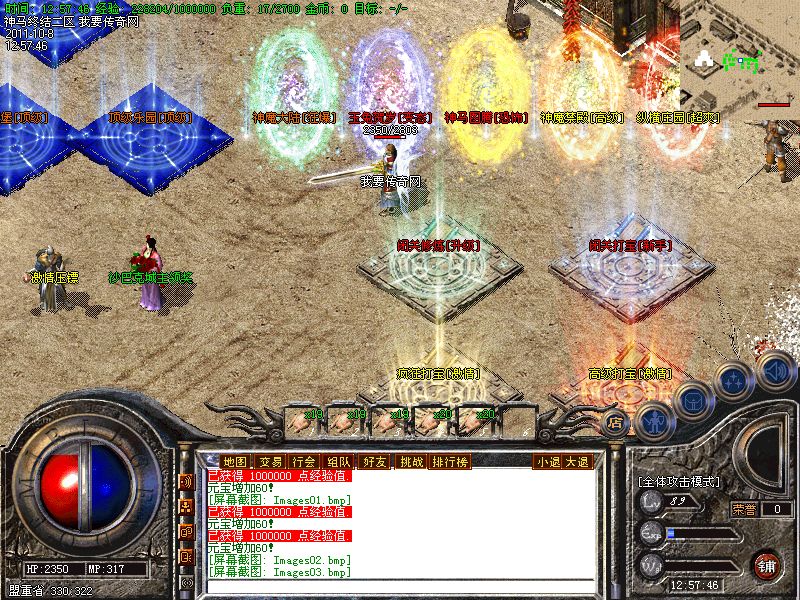Image resolution: width=800 pixels, height=600 pixels.
Task: Open the 交易 trade window
Action: click(270, 461)
